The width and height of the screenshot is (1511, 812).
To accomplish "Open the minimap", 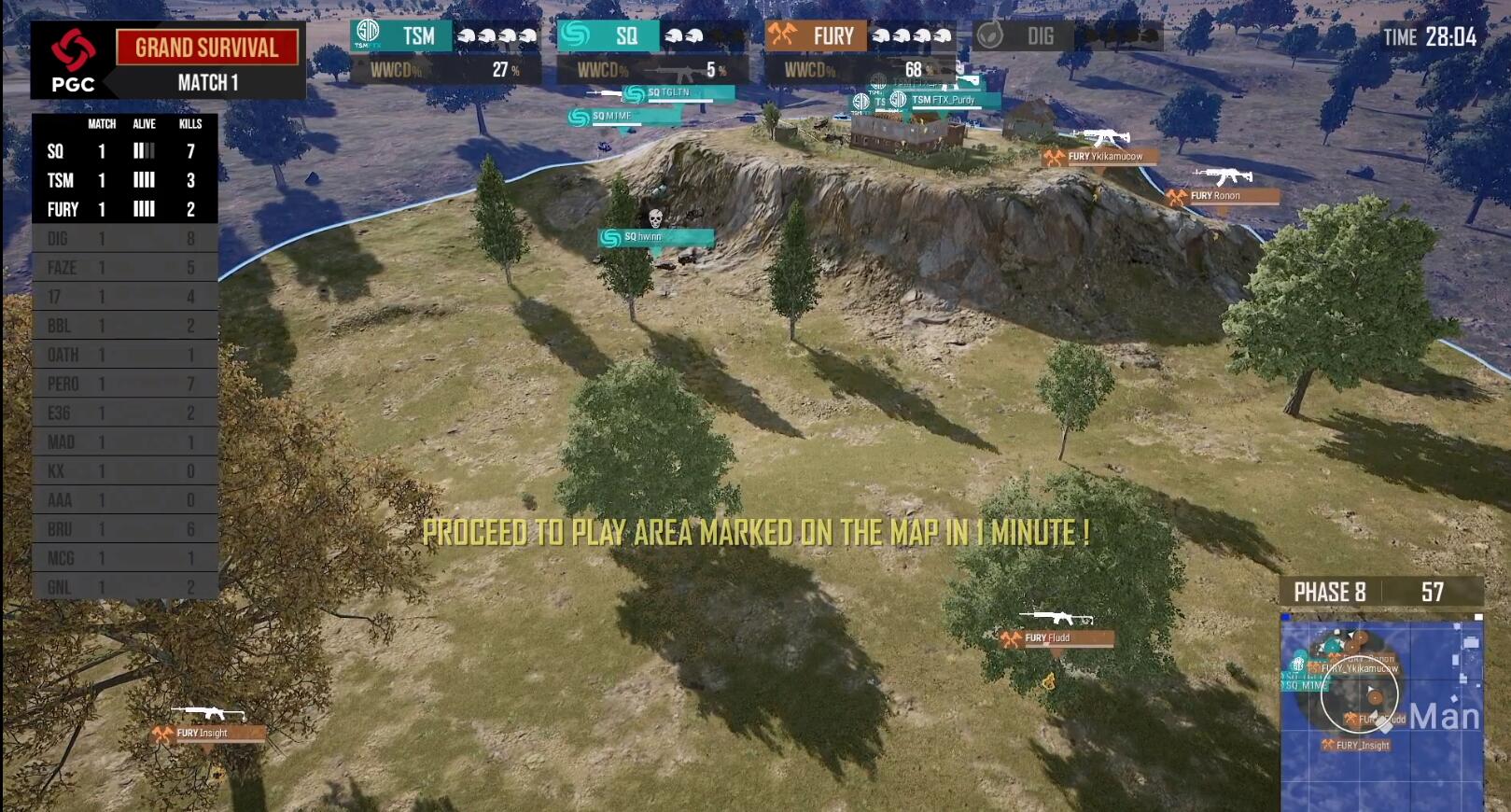I will coord(1381,714).
